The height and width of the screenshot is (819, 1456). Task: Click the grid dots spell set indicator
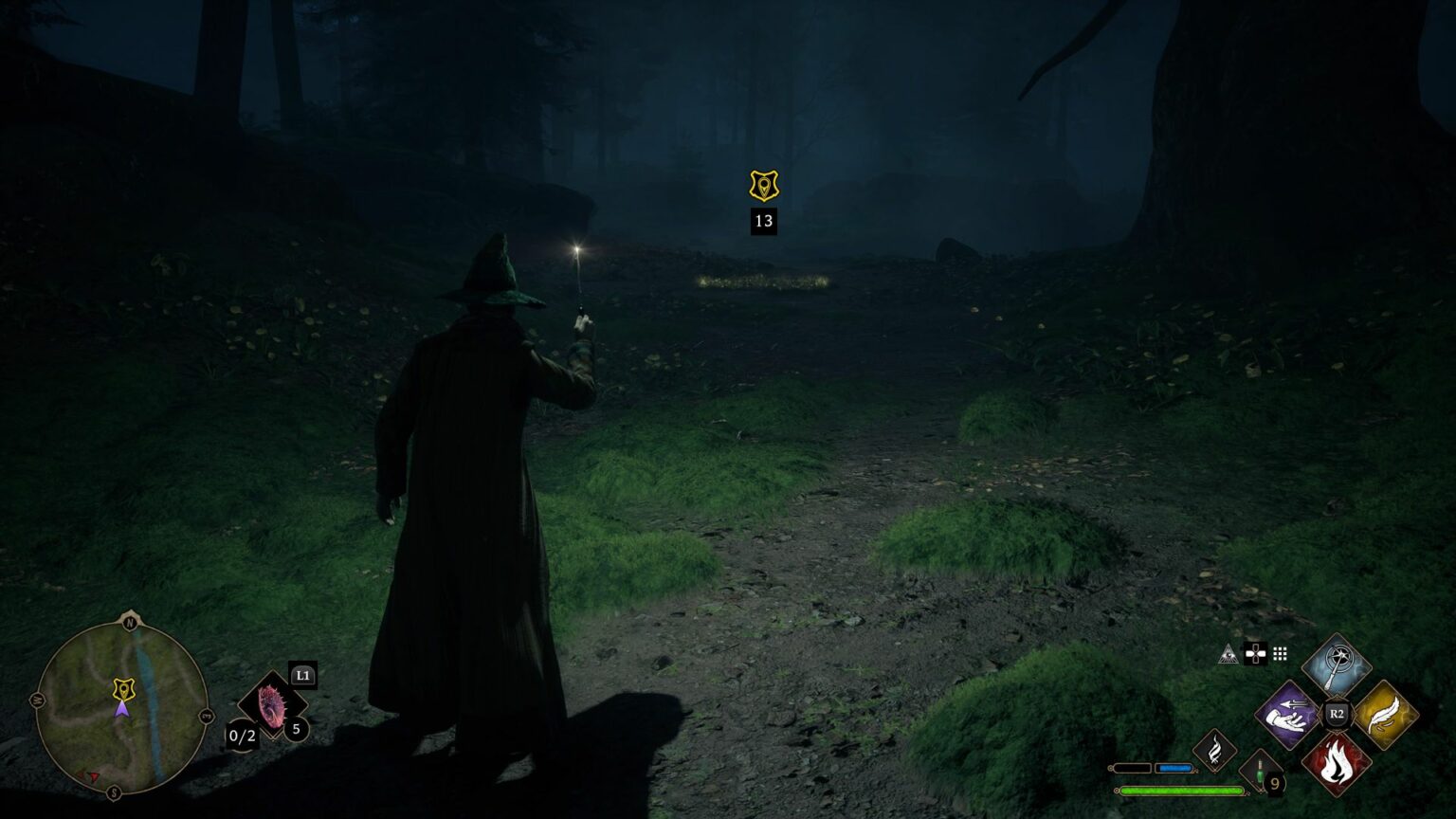[1280, 654]
